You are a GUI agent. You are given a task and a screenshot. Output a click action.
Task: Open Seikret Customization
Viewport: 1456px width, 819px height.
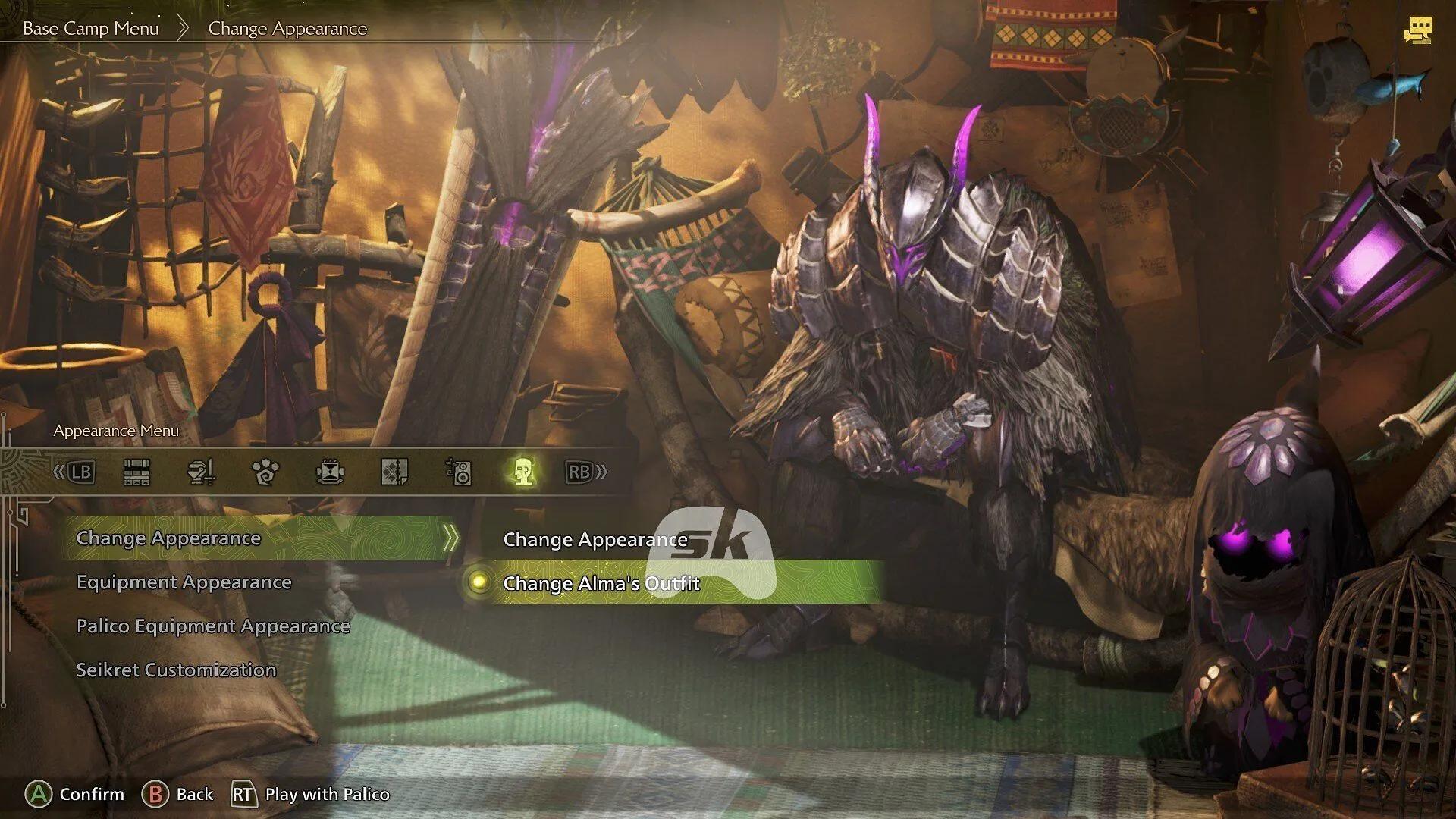[x=176, y=670]
